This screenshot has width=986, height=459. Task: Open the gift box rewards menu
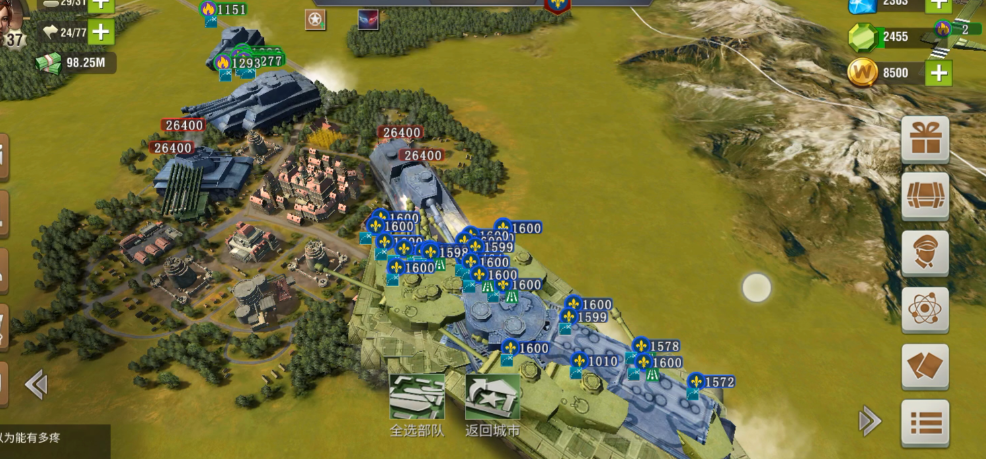(x=925, y=140)
